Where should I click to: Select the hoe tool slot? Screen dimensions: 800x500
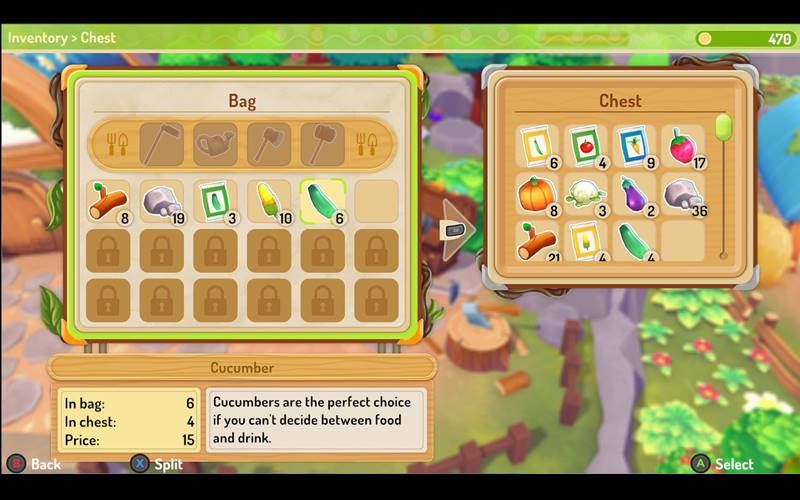(161, 145)
